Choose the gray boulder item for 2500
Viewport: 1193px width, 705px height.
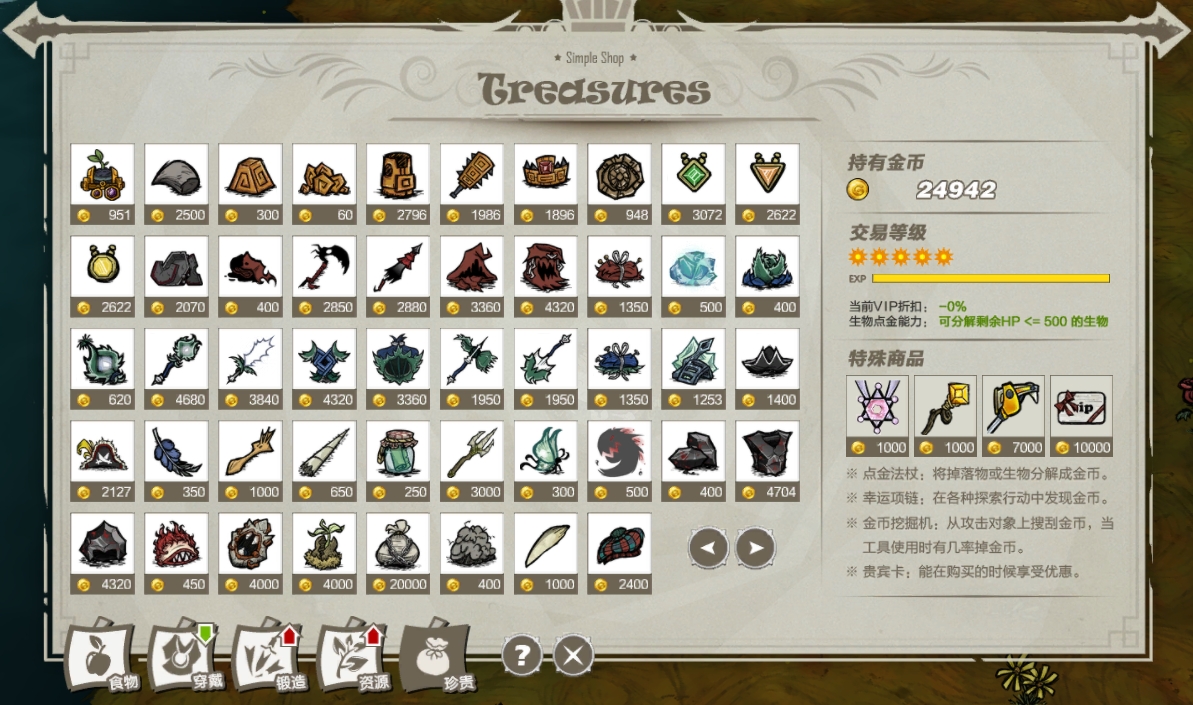click(x=177, y=175)
